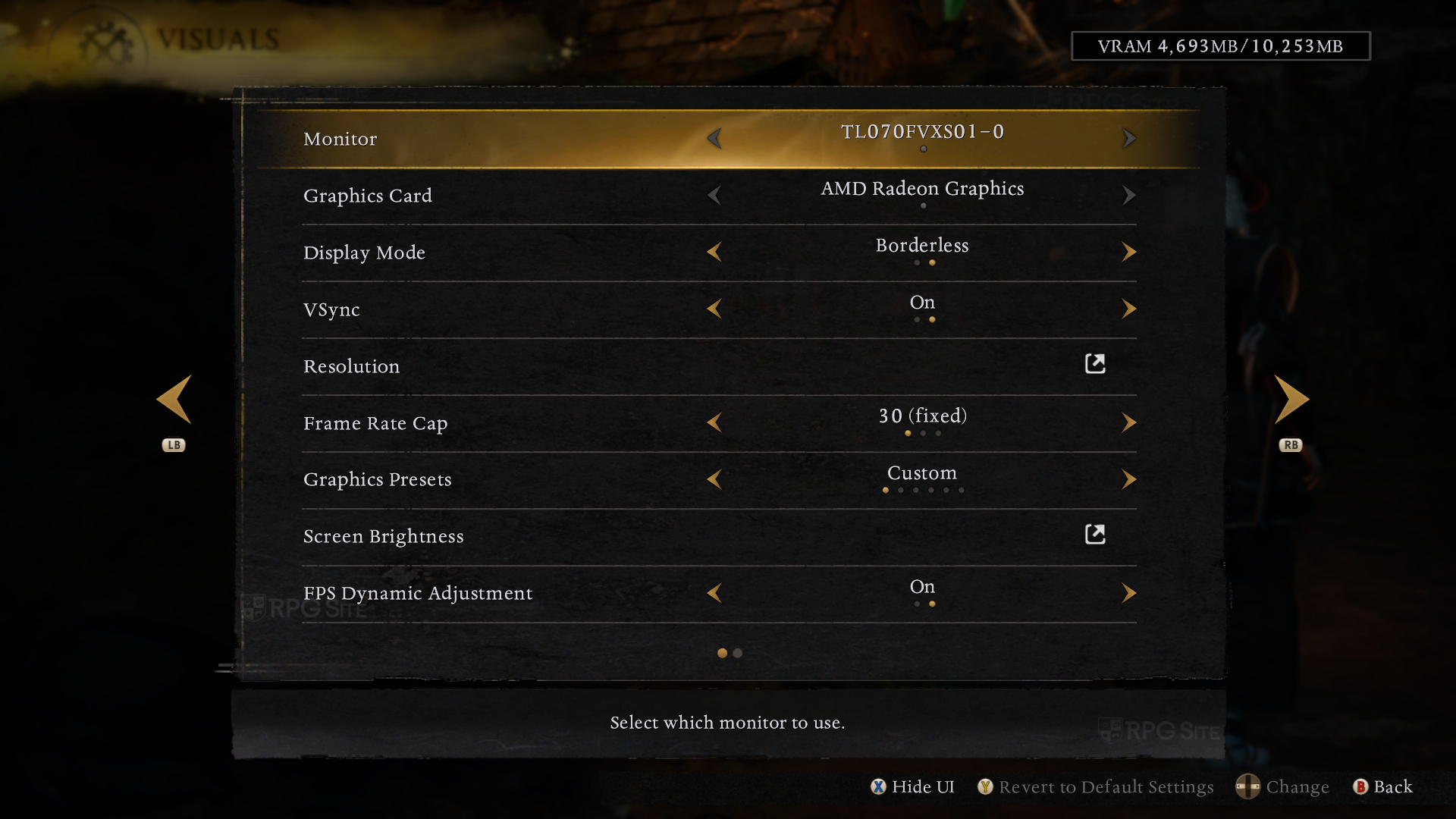Go to previous settings category with large left arrow
Viewport: 1456px width, 819px height.
174,399
